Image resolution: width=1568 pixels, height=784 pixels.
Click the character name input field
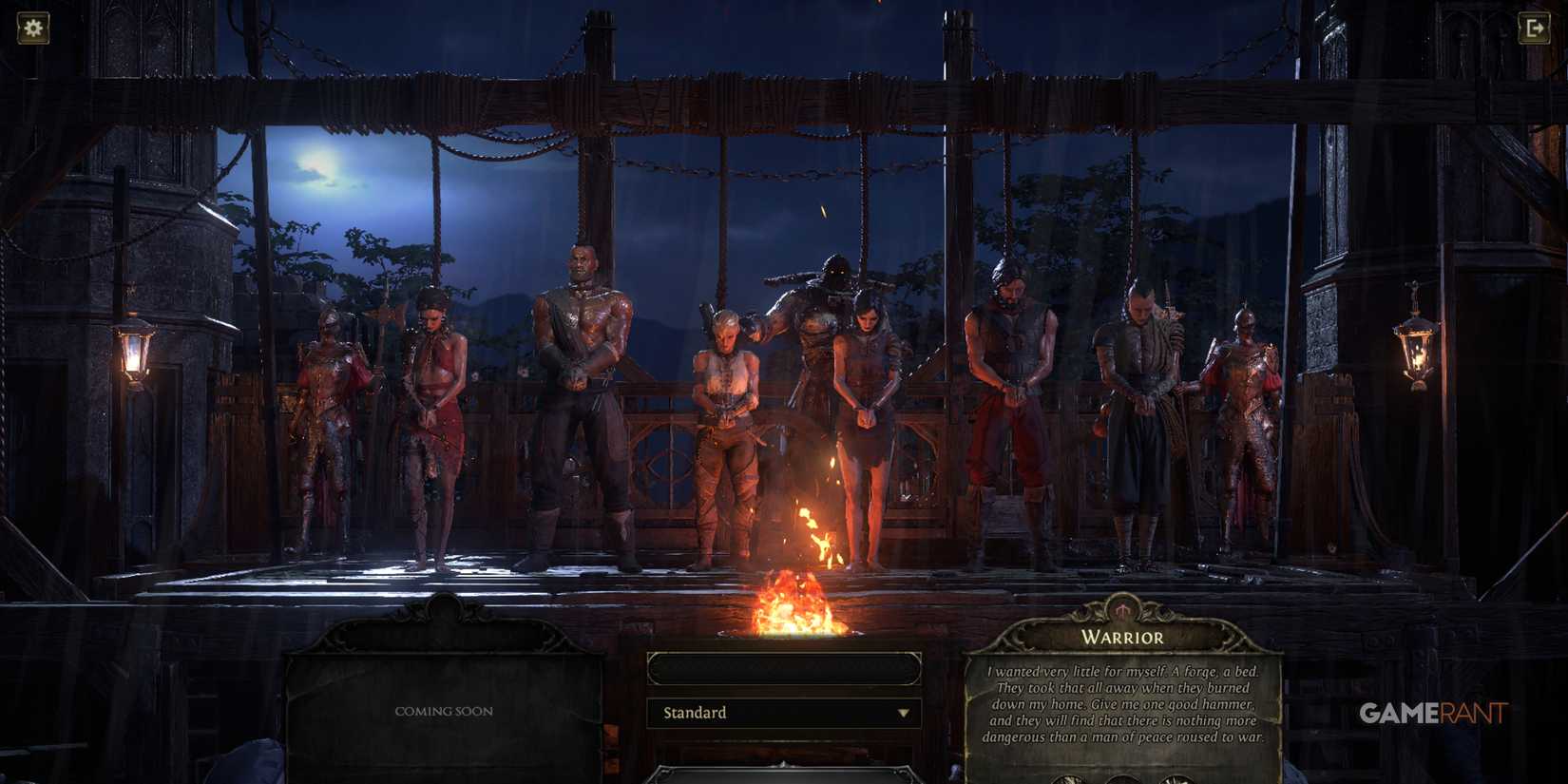pyautogui.click(x=783, y=669)
